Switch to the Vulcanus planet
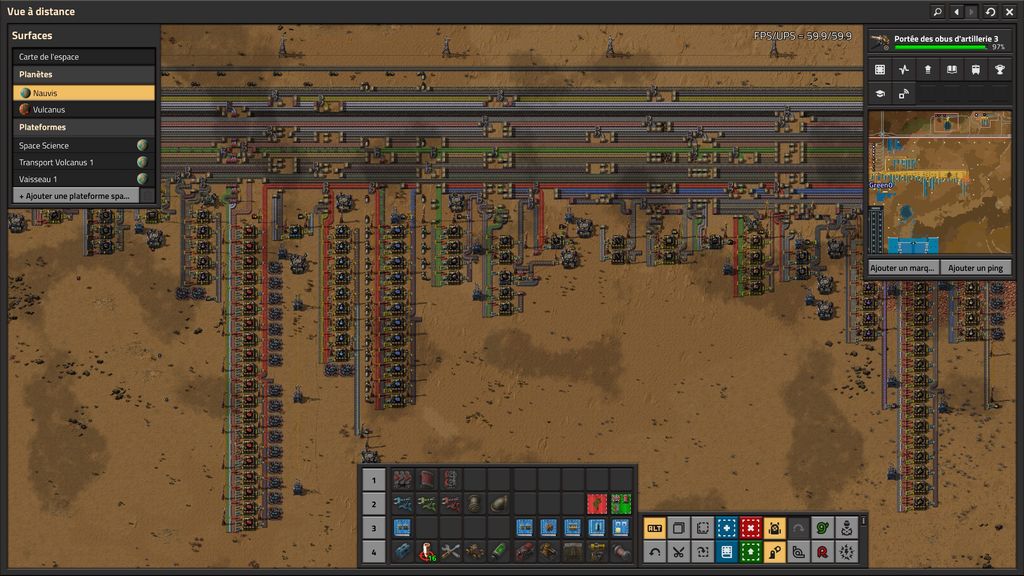The image size is (1024, 576). (84, 109)
